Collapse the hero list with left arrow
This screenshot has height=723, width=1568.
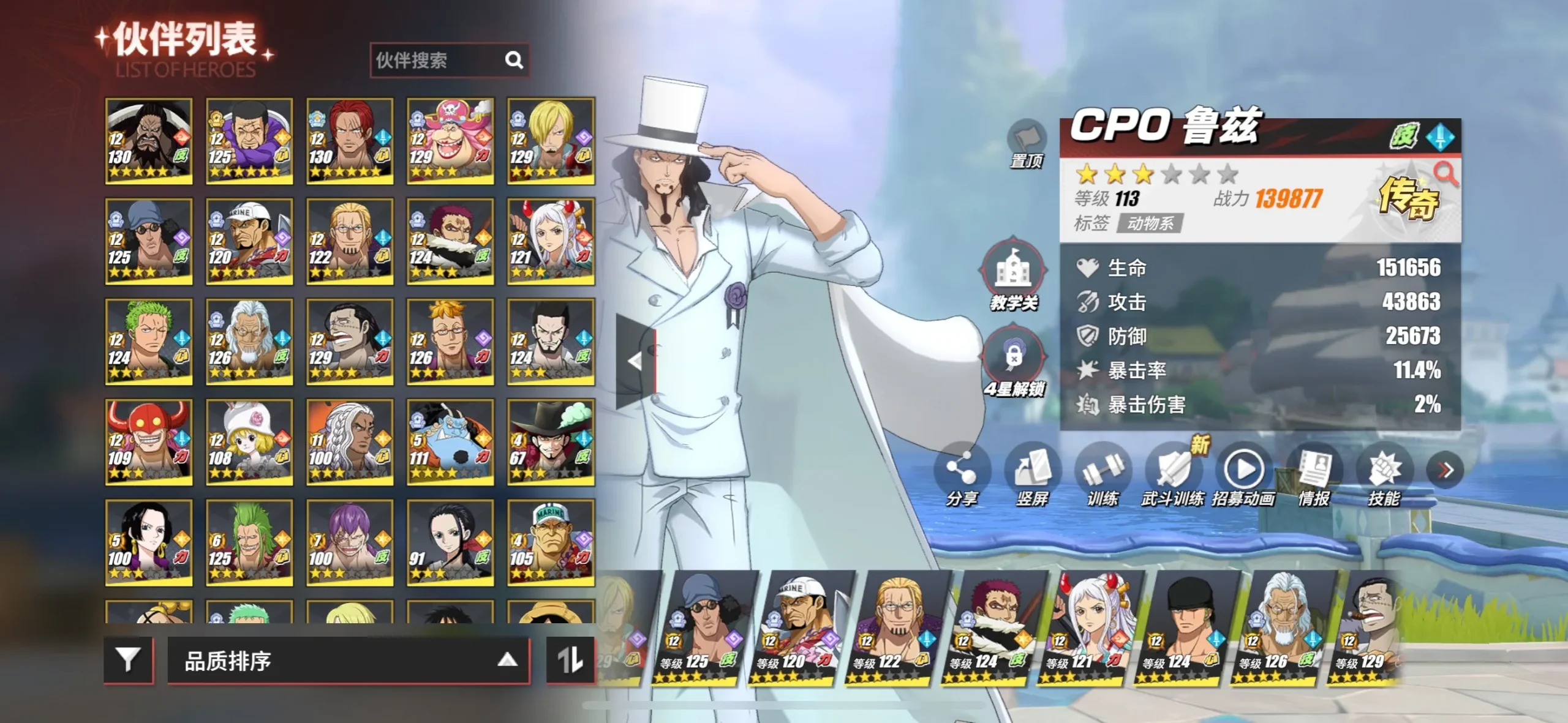(636, 361)
